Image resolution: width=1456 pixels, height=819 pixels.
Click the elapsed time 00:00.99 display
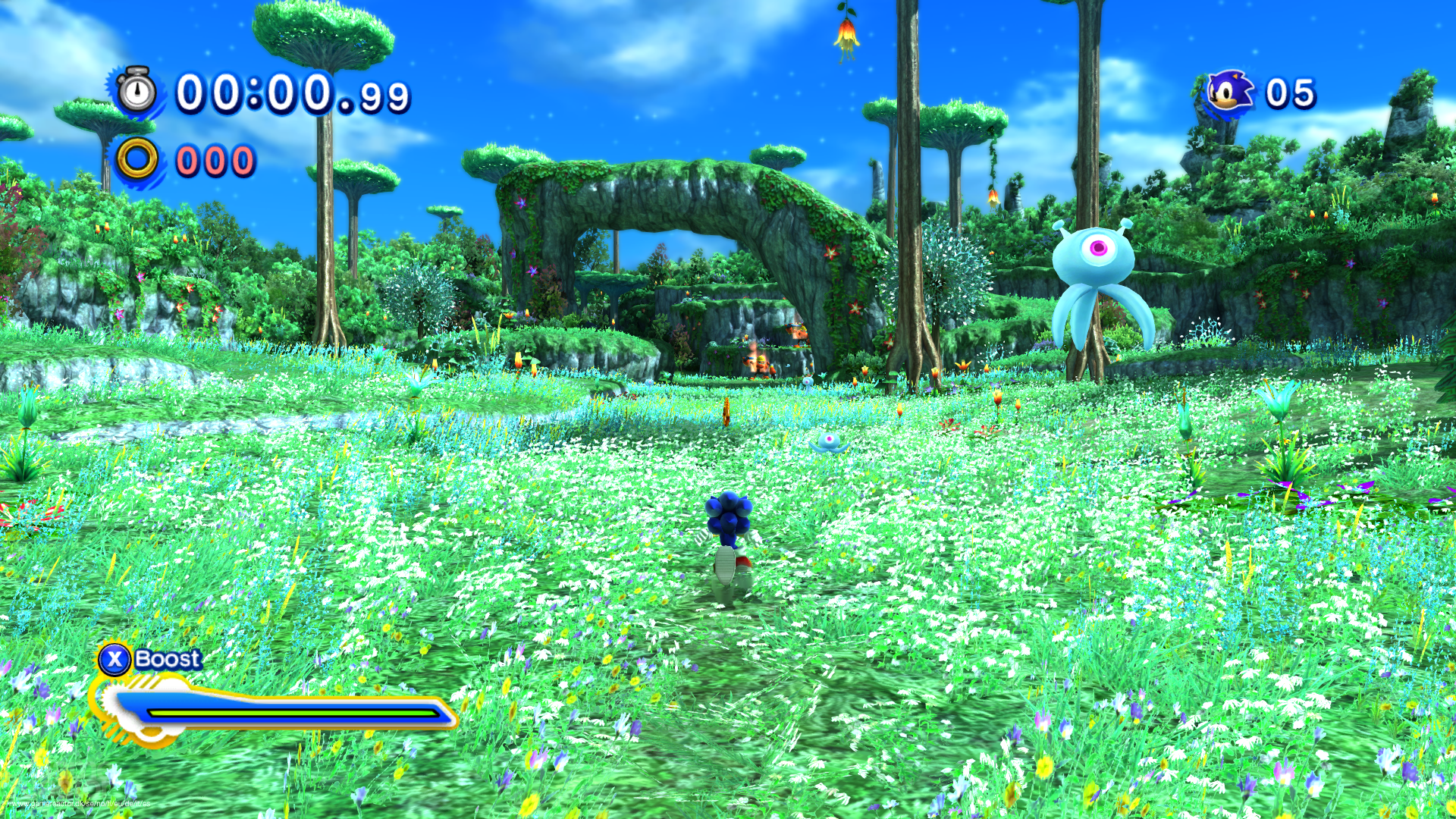[x=292, y=93]
